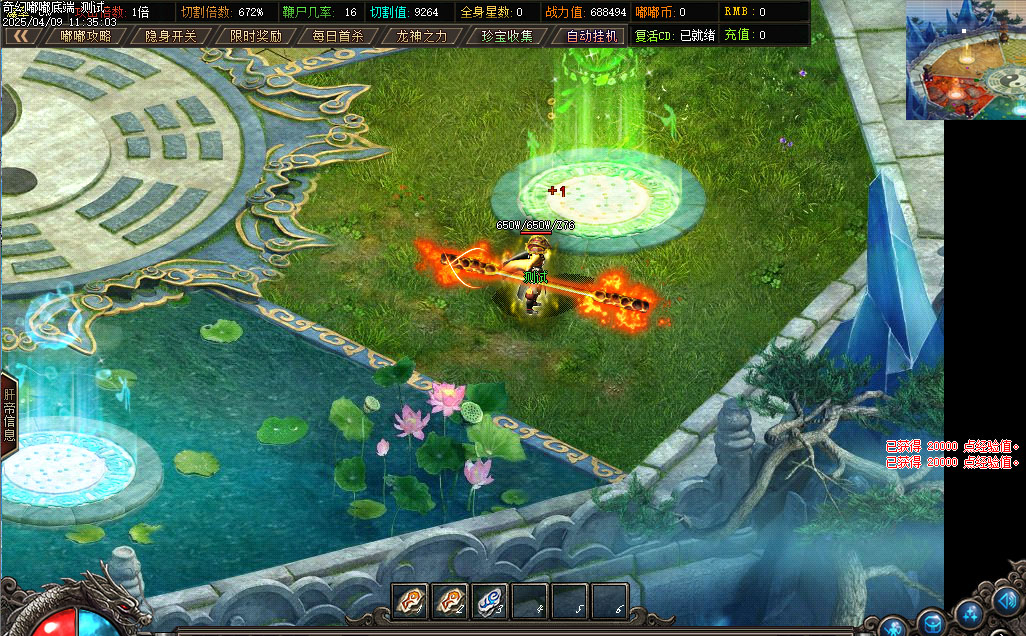This screenshot has height=636, width=1026.
Task: Click the speaker sound icon
Action: tap(1006, 601)
